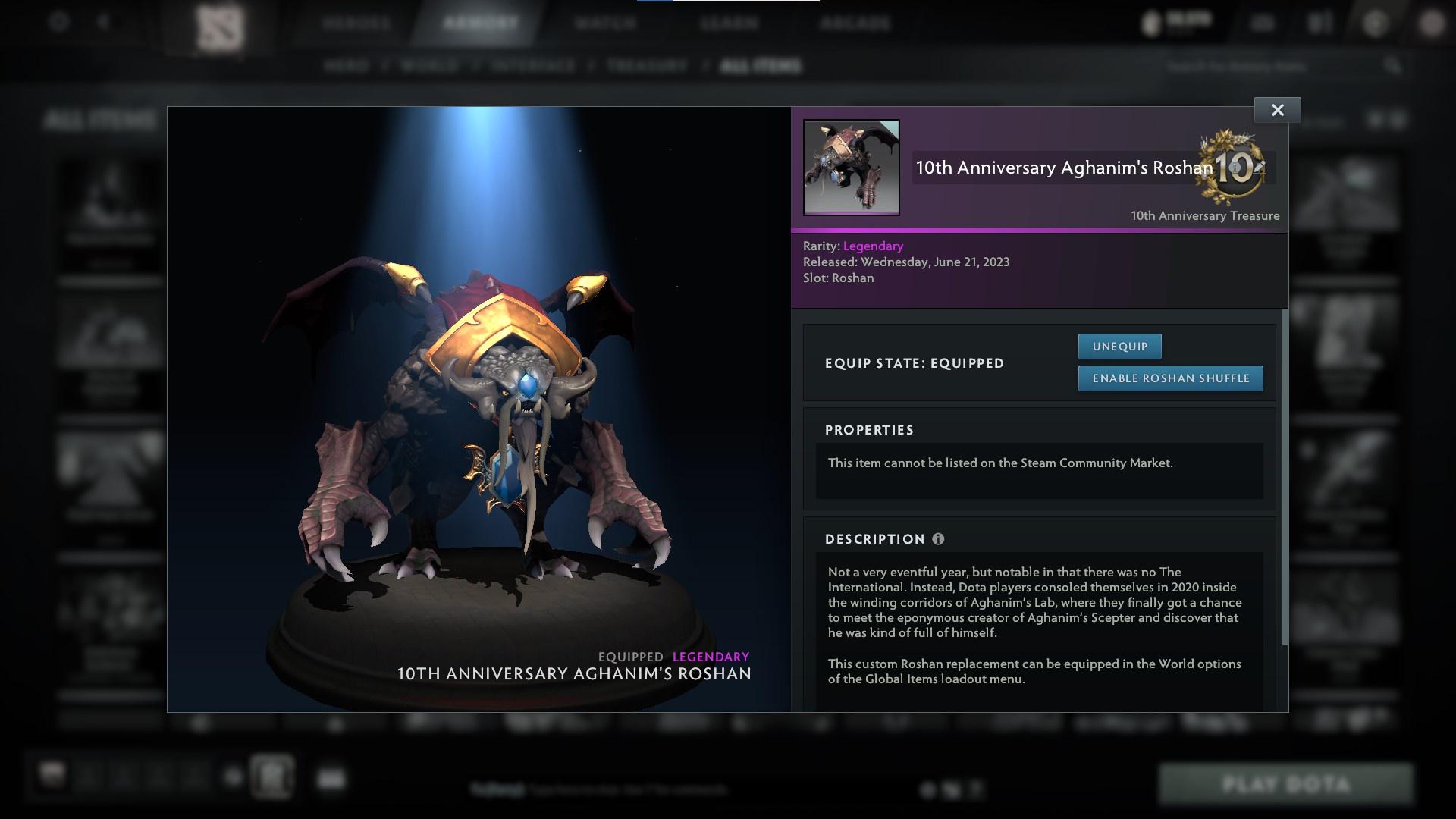Click the wallet balance icon near the top-right
Screen dimensions: 1456x819
click(x=1150, y=23)
